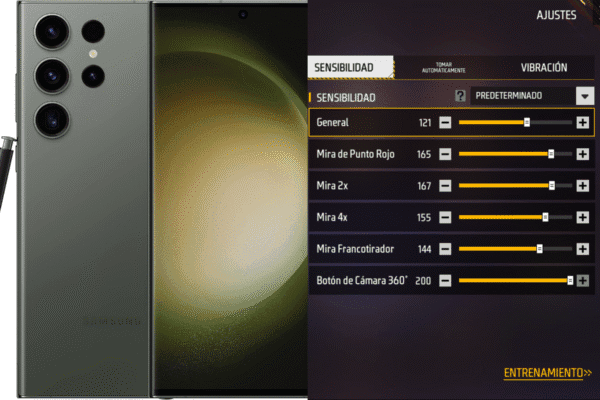
Task: Click the Mira 4x slider bar
Action: pos(514,217)
